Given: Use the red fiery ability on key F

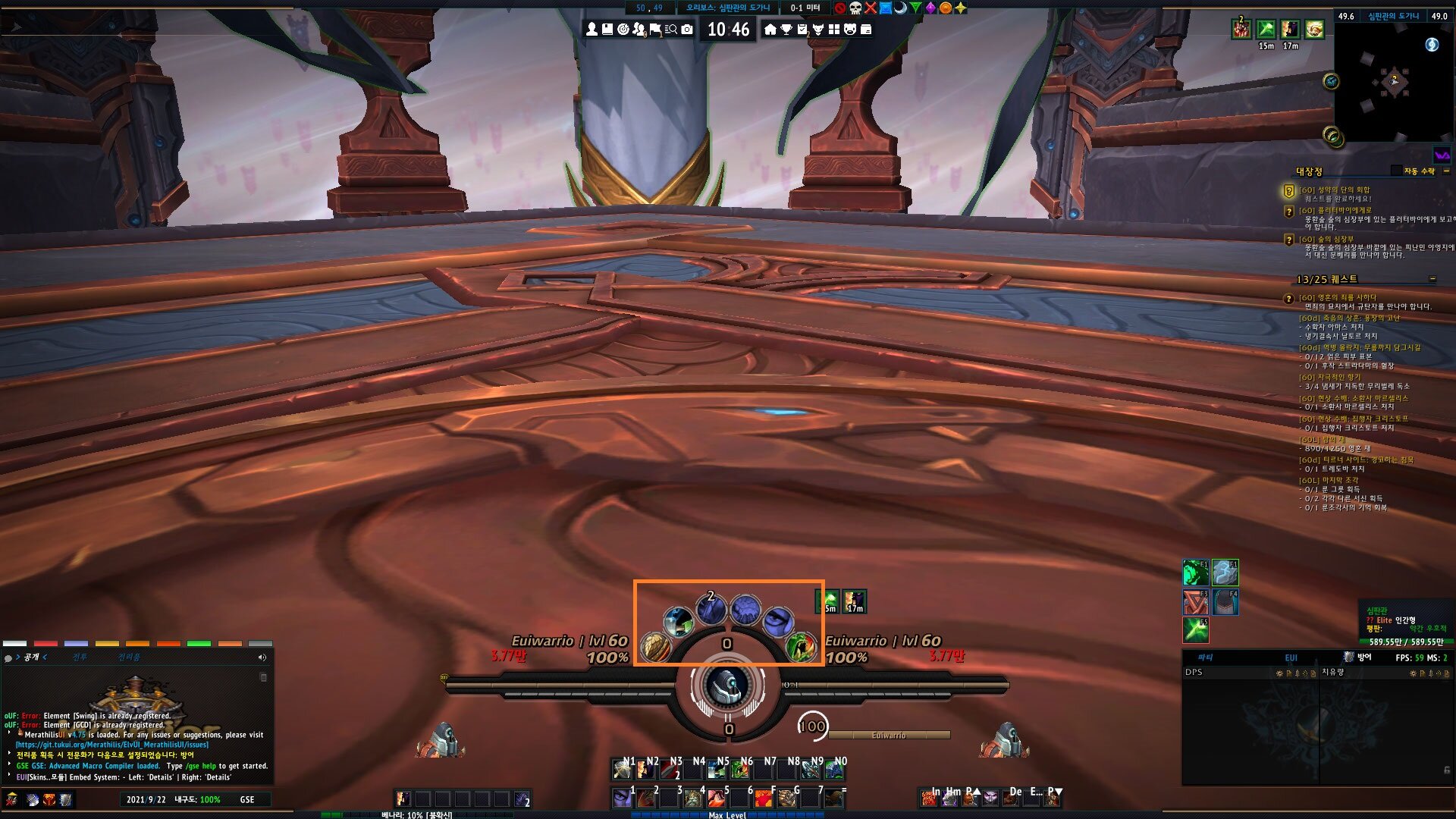Looking at the screenshot, I should (x=763, y=798).
